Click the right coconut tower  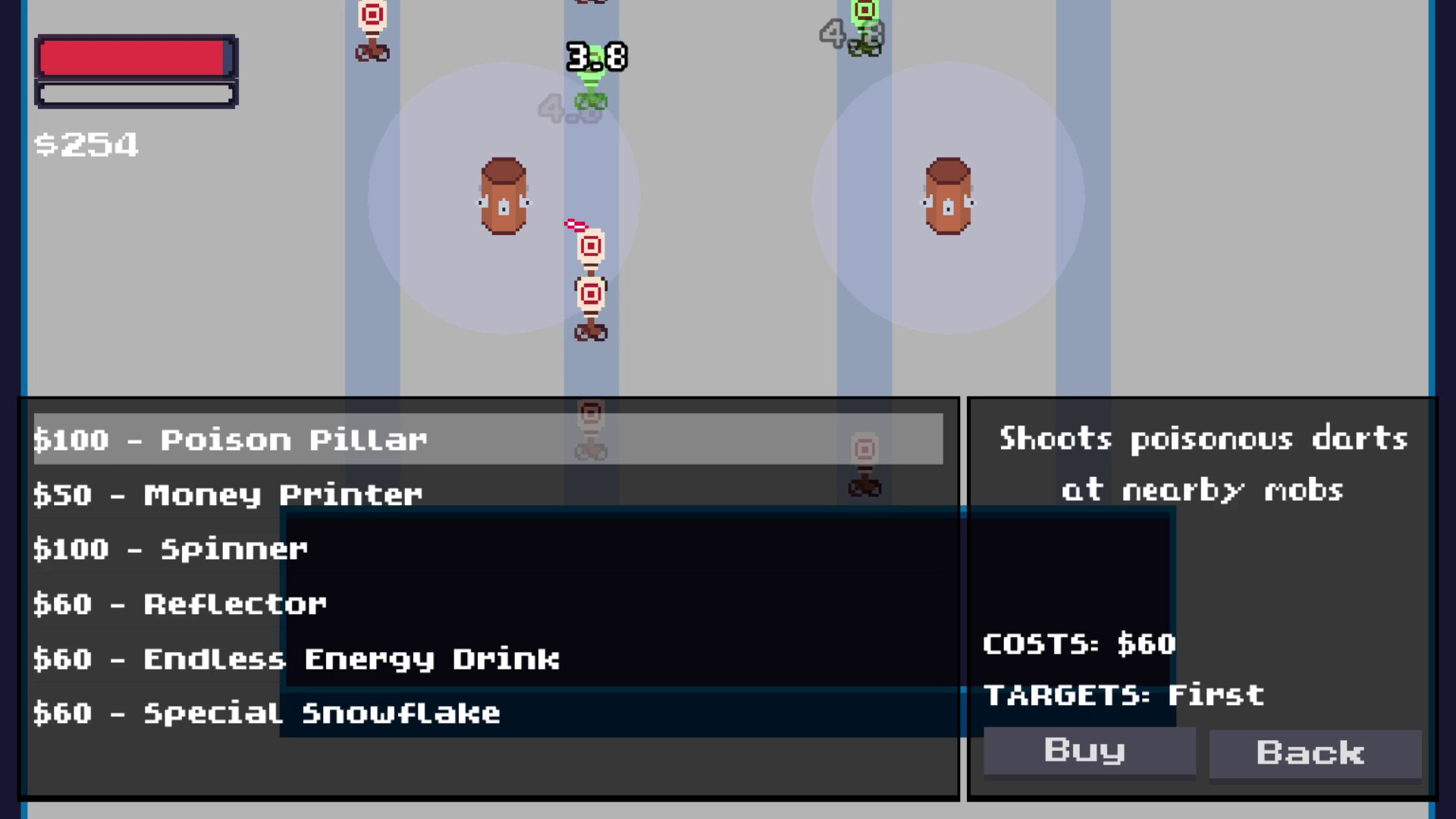(x=946, y=197)
